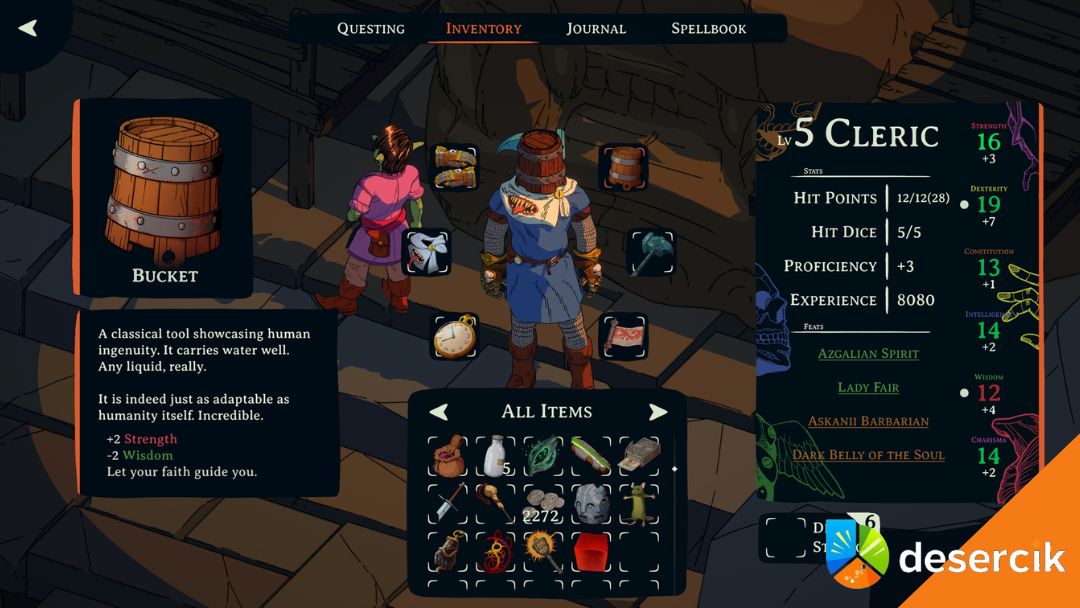
Task: Pick the coin pile in inventory
Action: tap(543, 503)
